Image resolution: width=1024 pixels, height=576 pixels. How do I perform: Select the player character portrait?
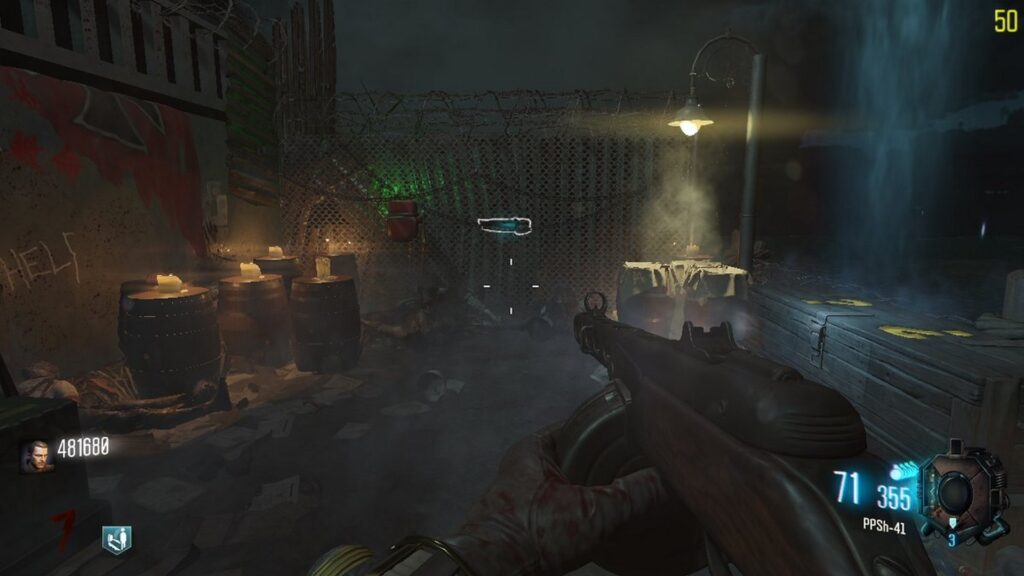click(38, 455)
